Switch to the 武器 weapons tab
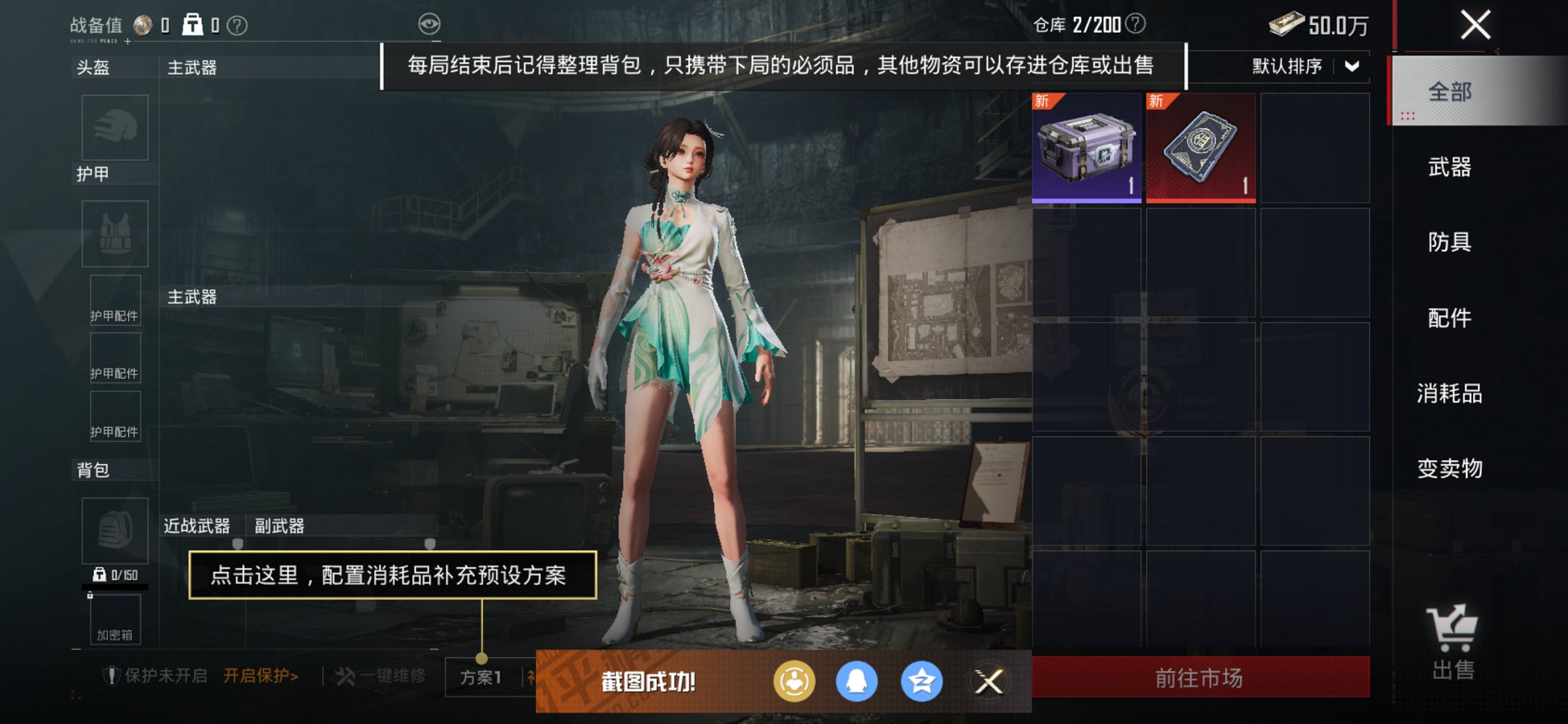 click(x=1449, y=167)
